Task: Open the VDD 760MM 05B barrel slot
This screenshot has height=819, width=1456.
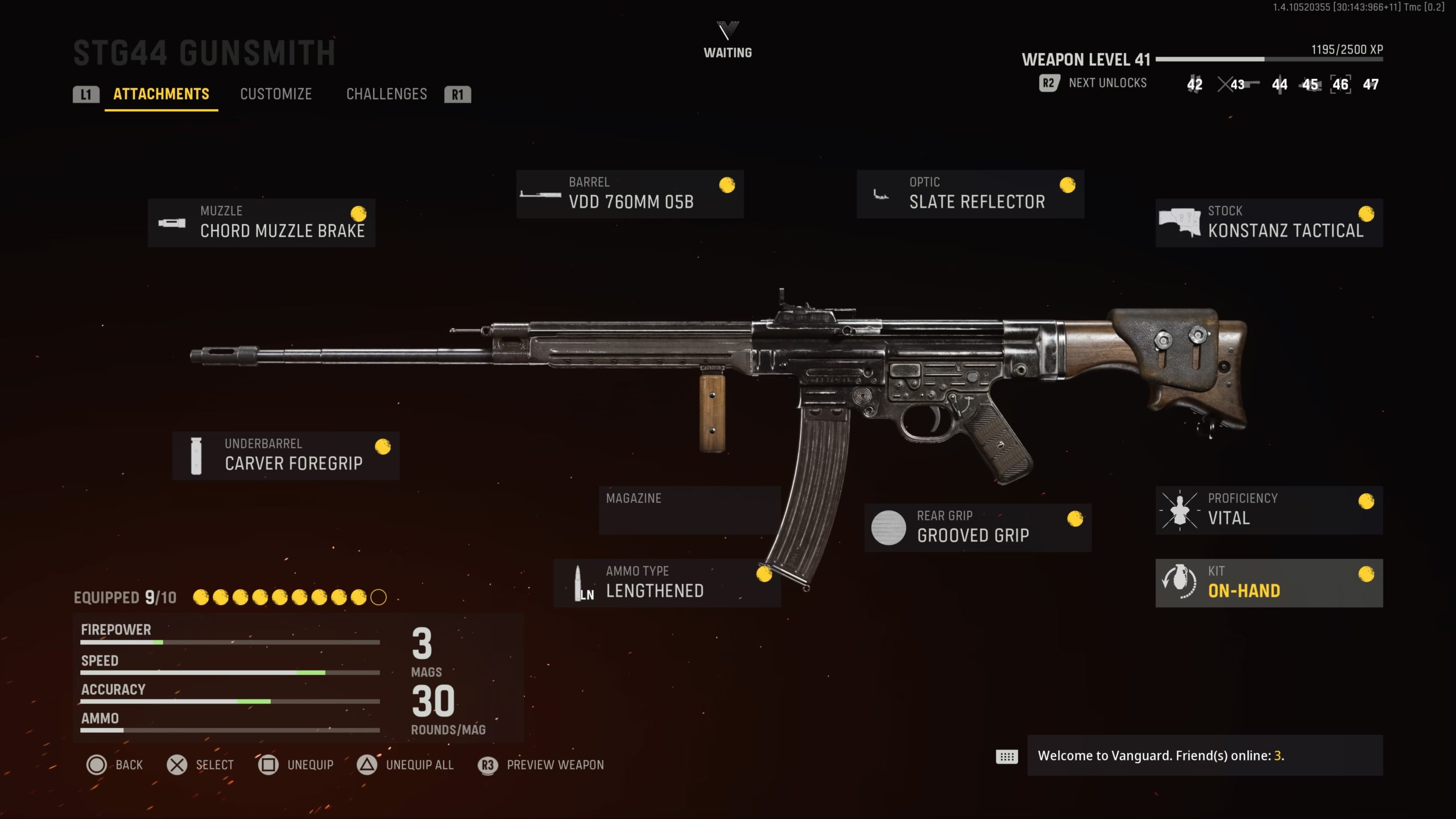Action: click(630, 194)
